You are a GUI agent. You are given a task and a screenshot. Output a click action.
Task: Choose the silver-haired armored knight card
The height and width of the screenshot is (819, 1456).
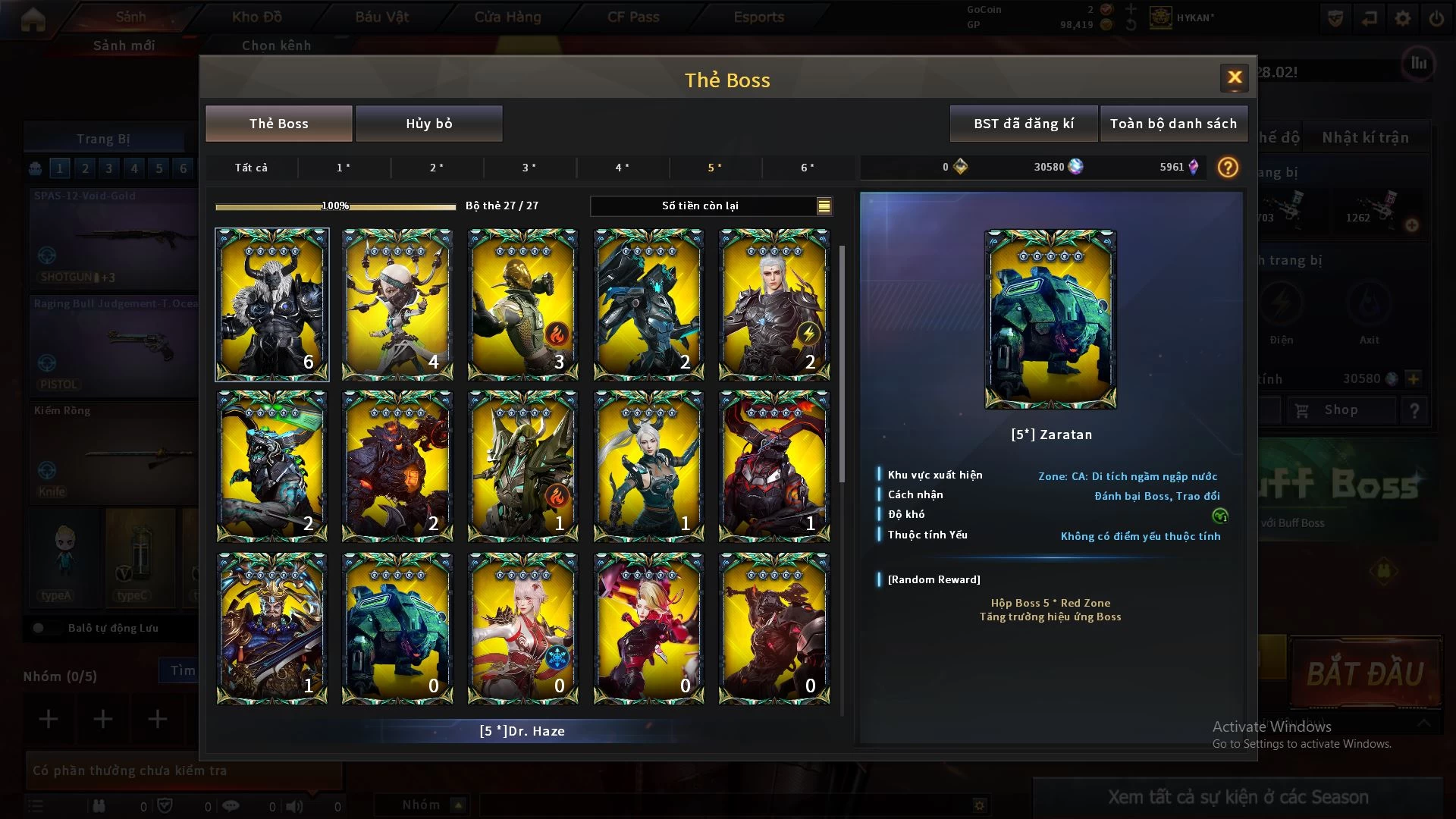pyautogui.click(x=773, y=304)
